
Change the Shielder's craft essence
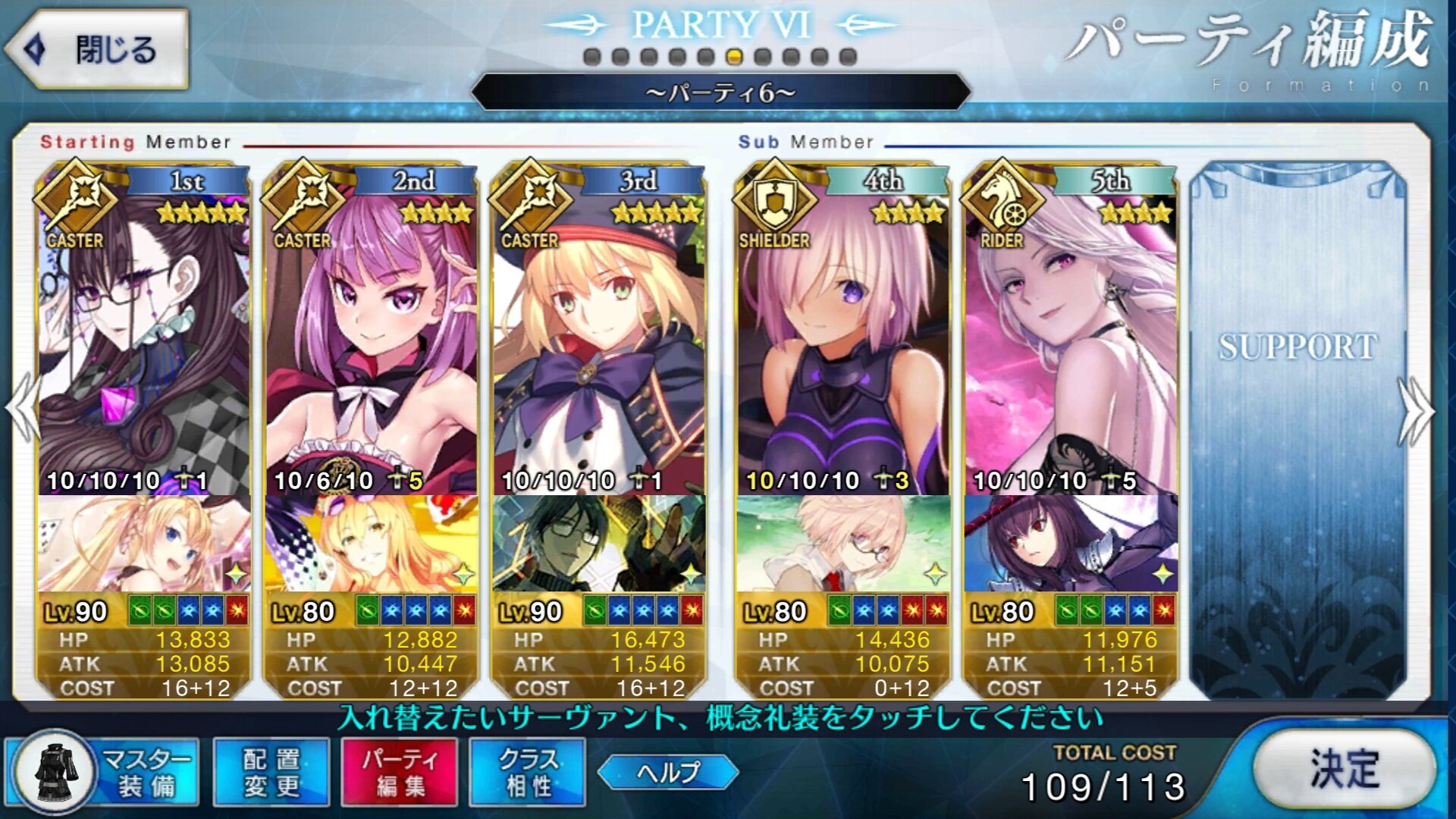click(x=843, y=543)
